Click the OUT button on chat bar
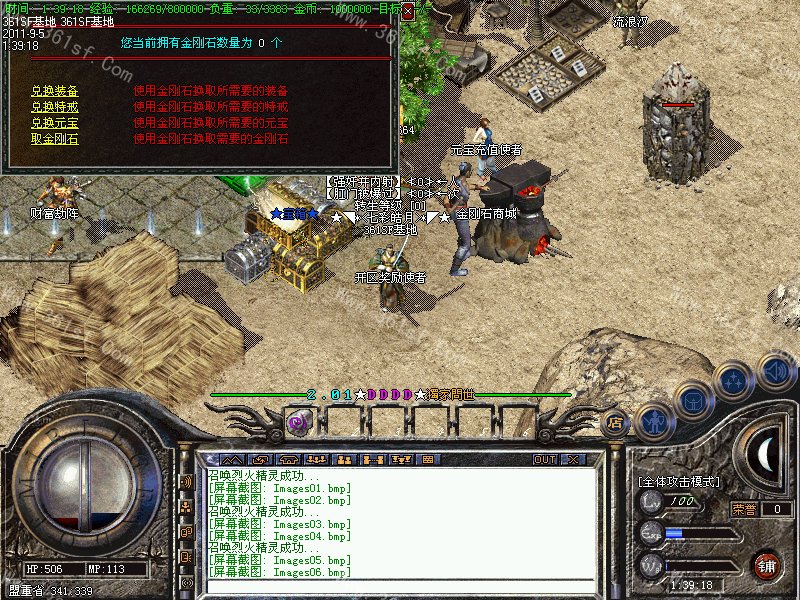800x600 pixels. (x=544, y=459)
